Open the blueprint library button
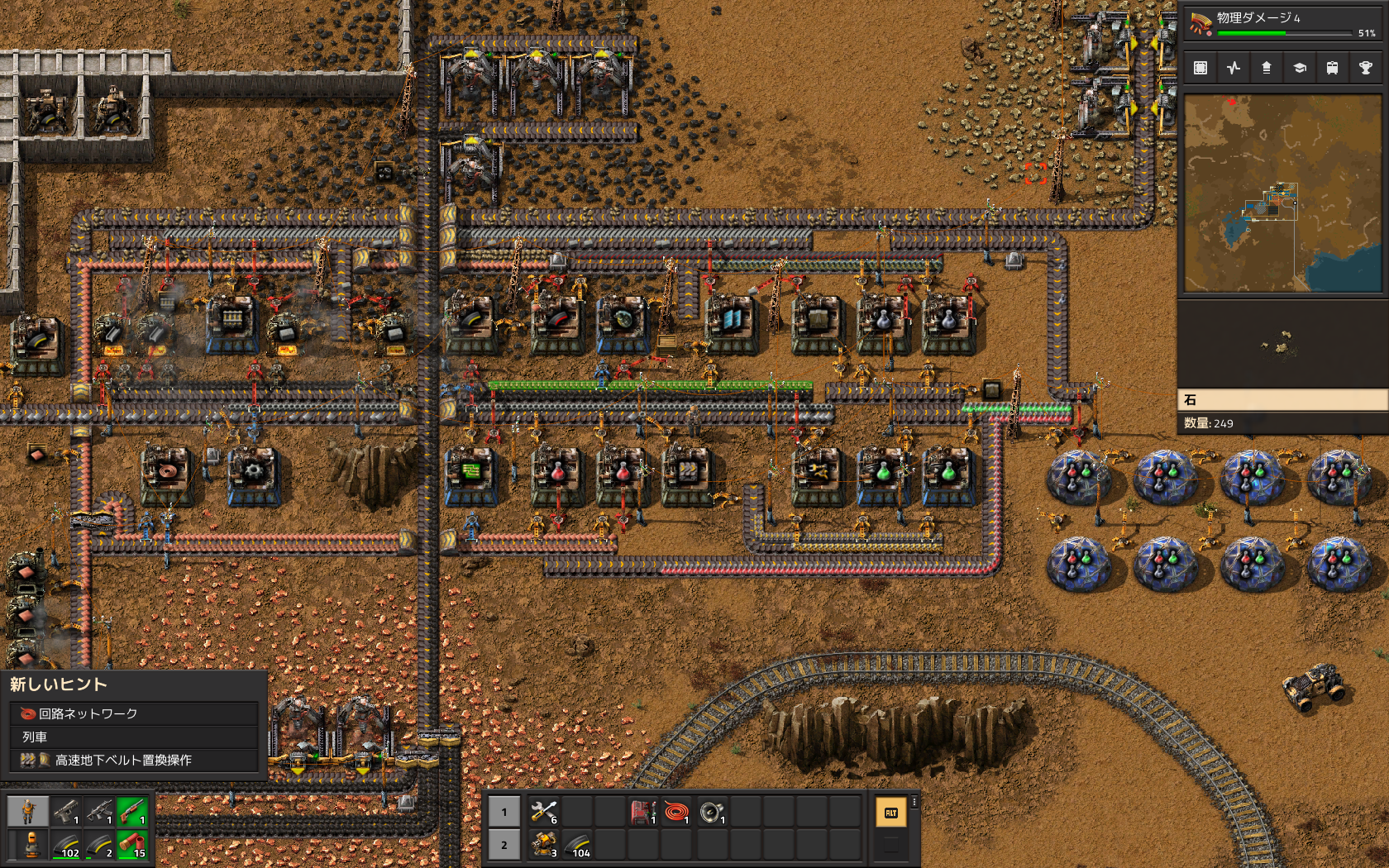The width and height of the screenshot is (1389, 868). pos(1200,68)
